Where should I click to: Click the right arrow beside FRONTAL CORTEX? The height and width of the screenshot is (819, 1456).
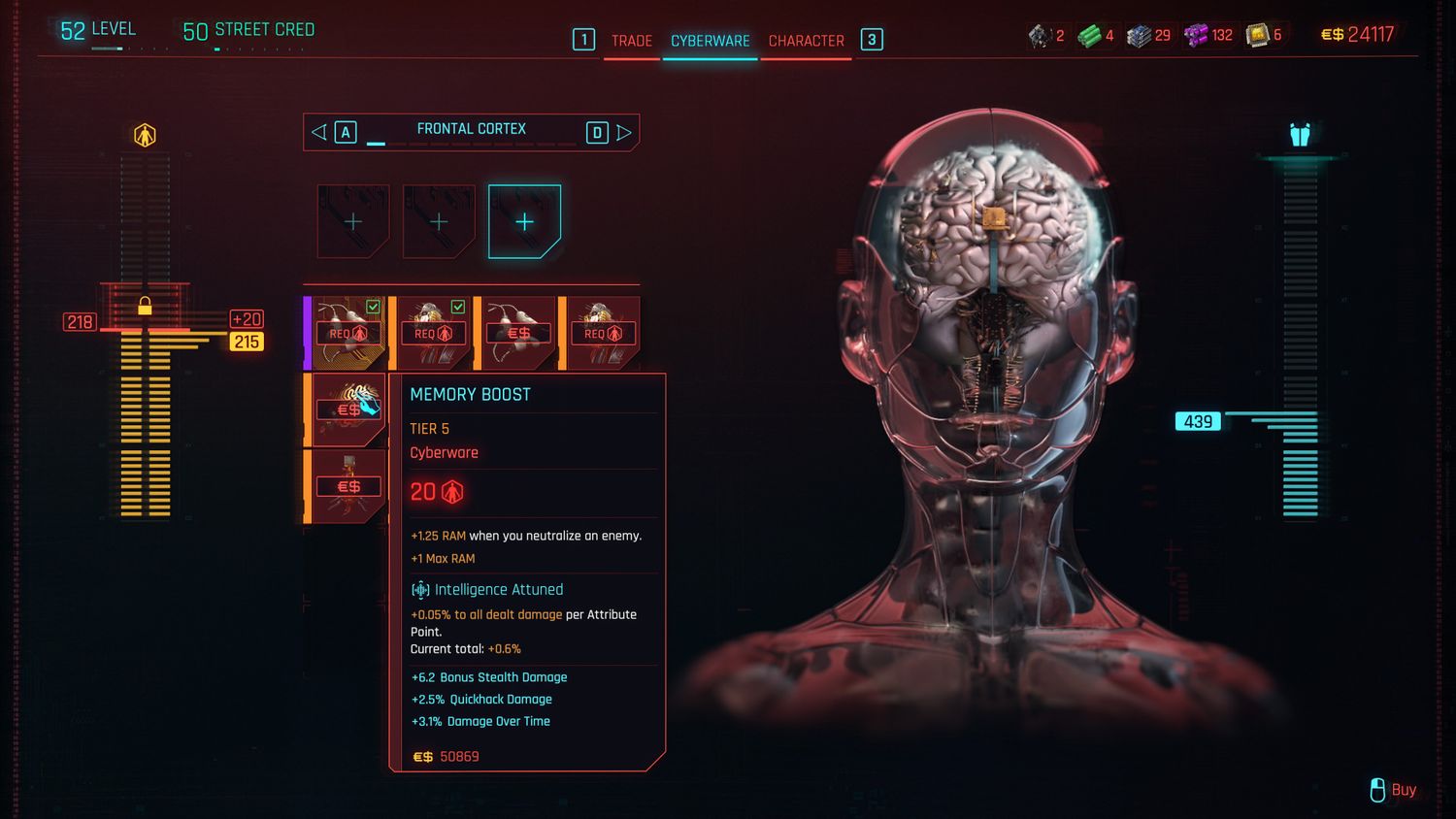point(624,132)
